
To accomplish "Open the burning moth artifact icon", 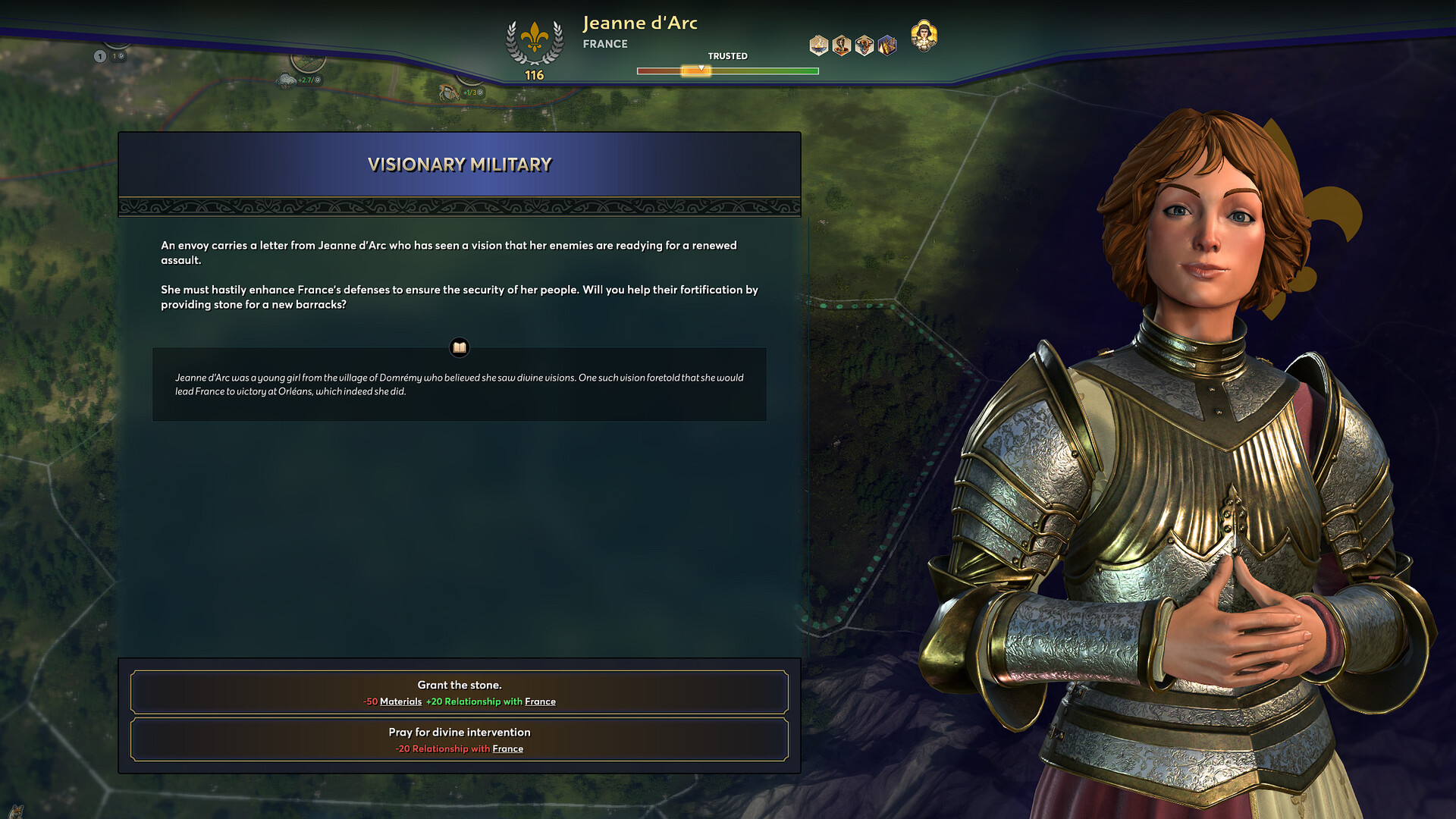I will tap(886, 43).
